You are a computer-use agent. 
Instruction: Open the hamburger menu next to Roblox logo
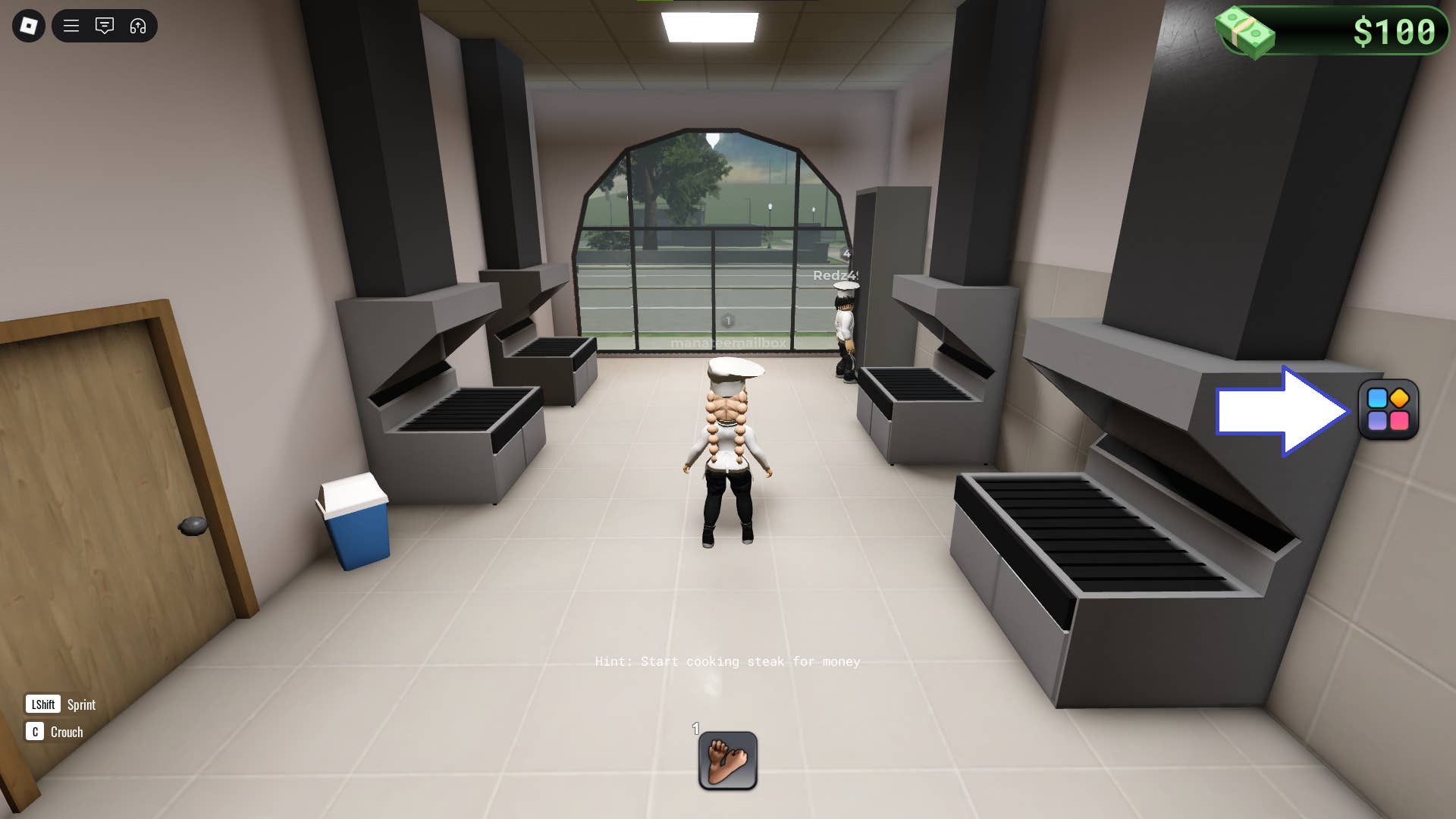(71, 25)
